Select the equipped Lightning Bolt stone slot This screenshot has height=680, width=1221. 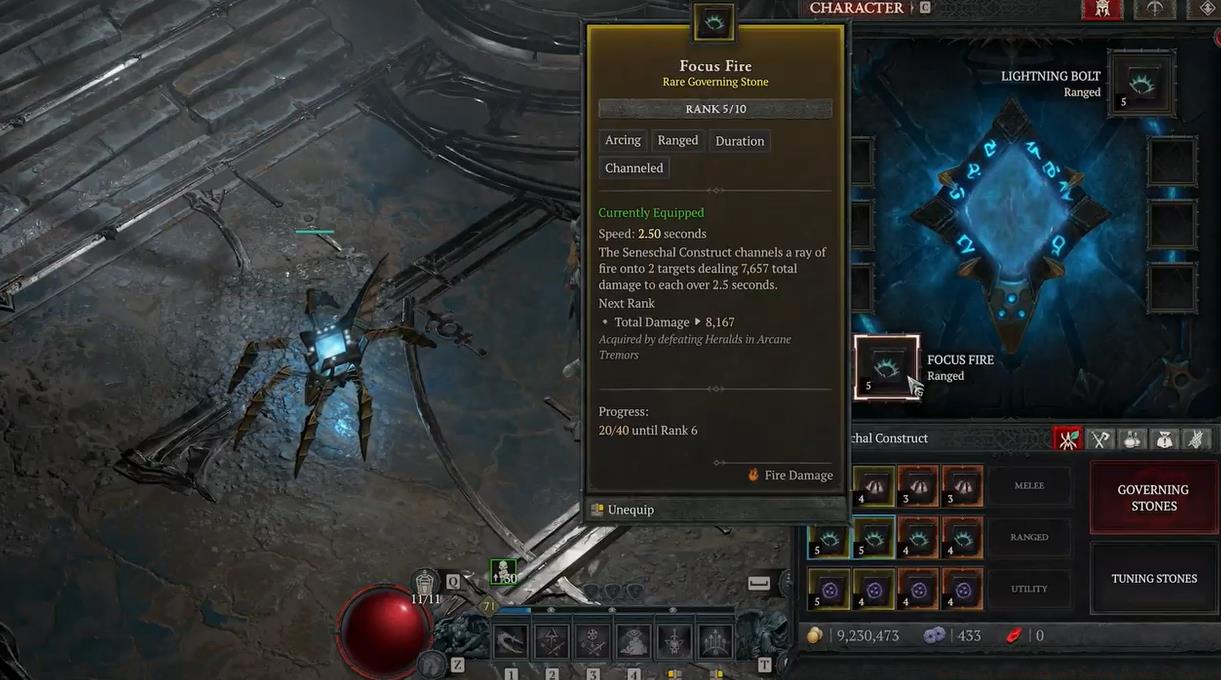coord(1142,85)
